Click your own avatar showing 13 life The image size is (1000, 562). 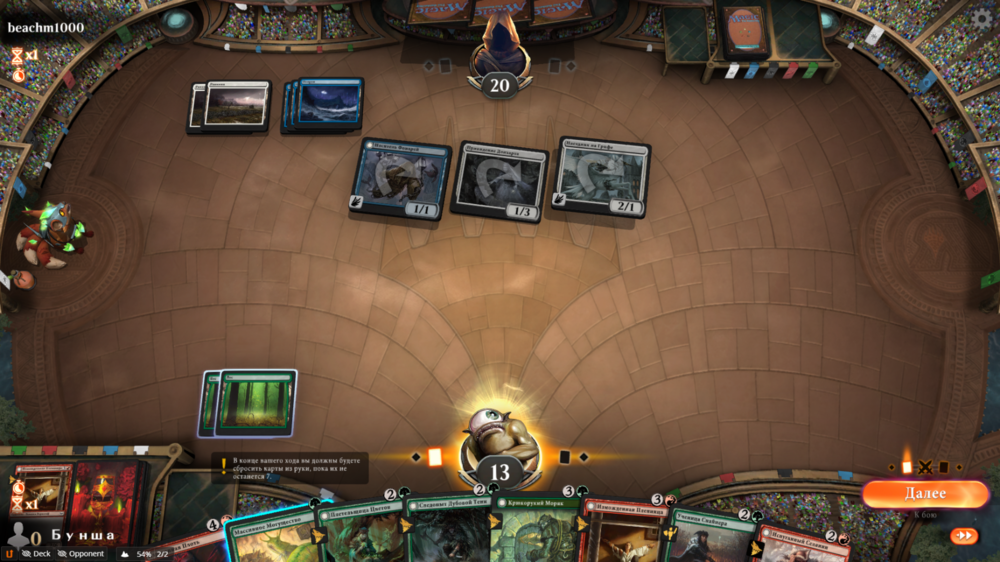[499, 440]
